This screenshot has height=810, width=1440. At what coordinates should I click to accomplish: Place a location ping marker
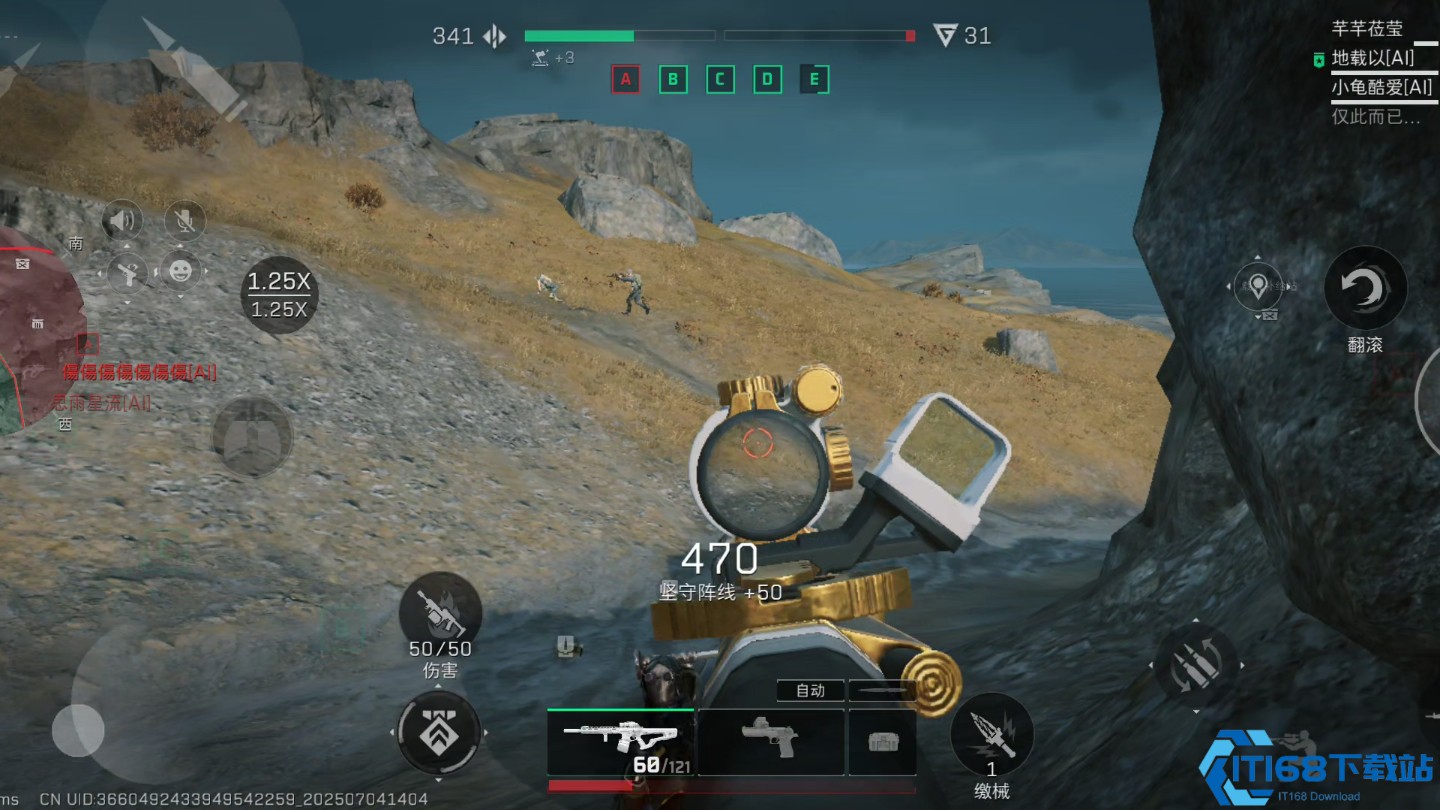(x=1258, y=289)
